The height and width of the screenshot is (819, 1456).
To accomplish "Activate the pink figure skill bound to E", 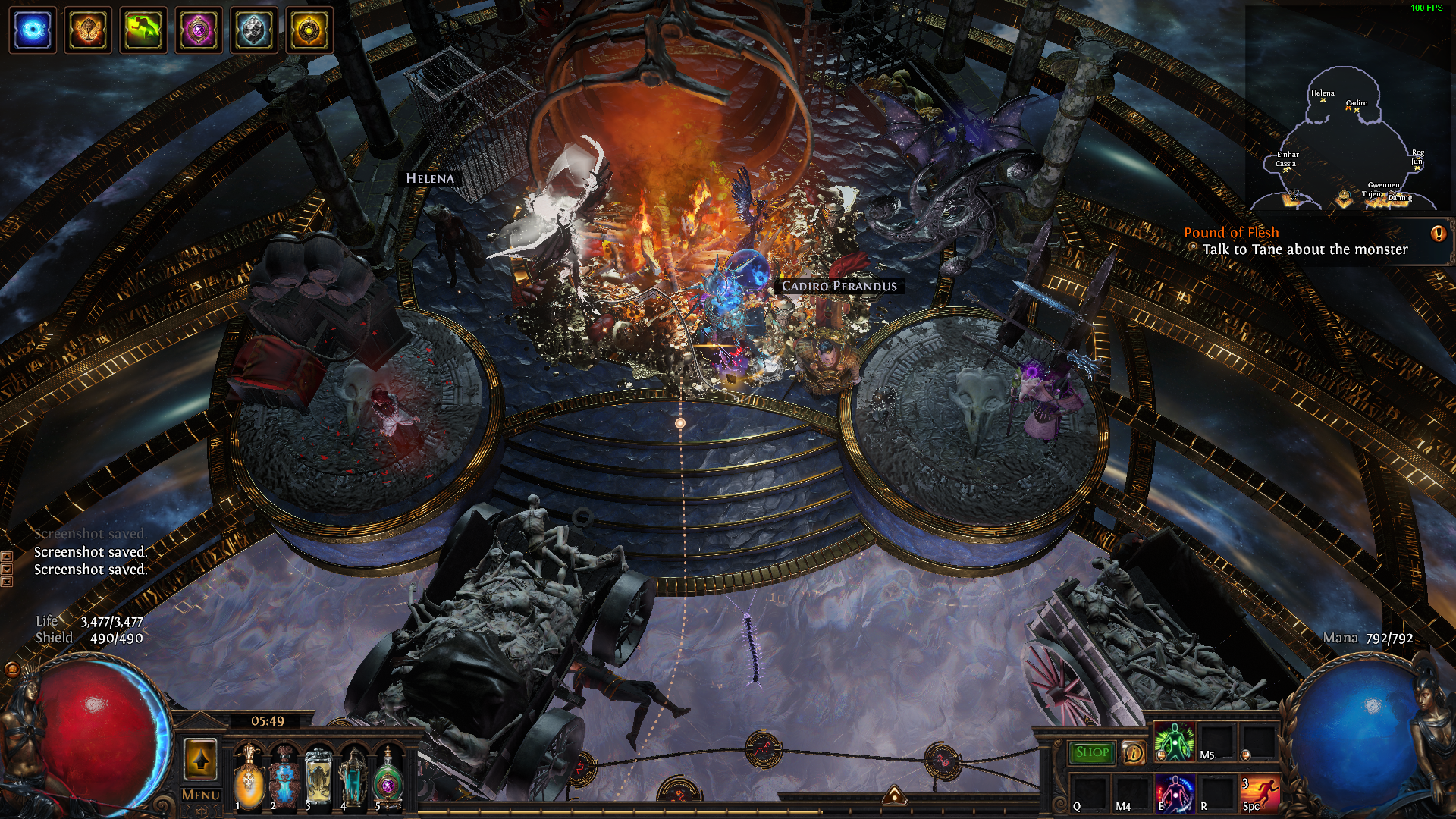I will coord(1174,793).
